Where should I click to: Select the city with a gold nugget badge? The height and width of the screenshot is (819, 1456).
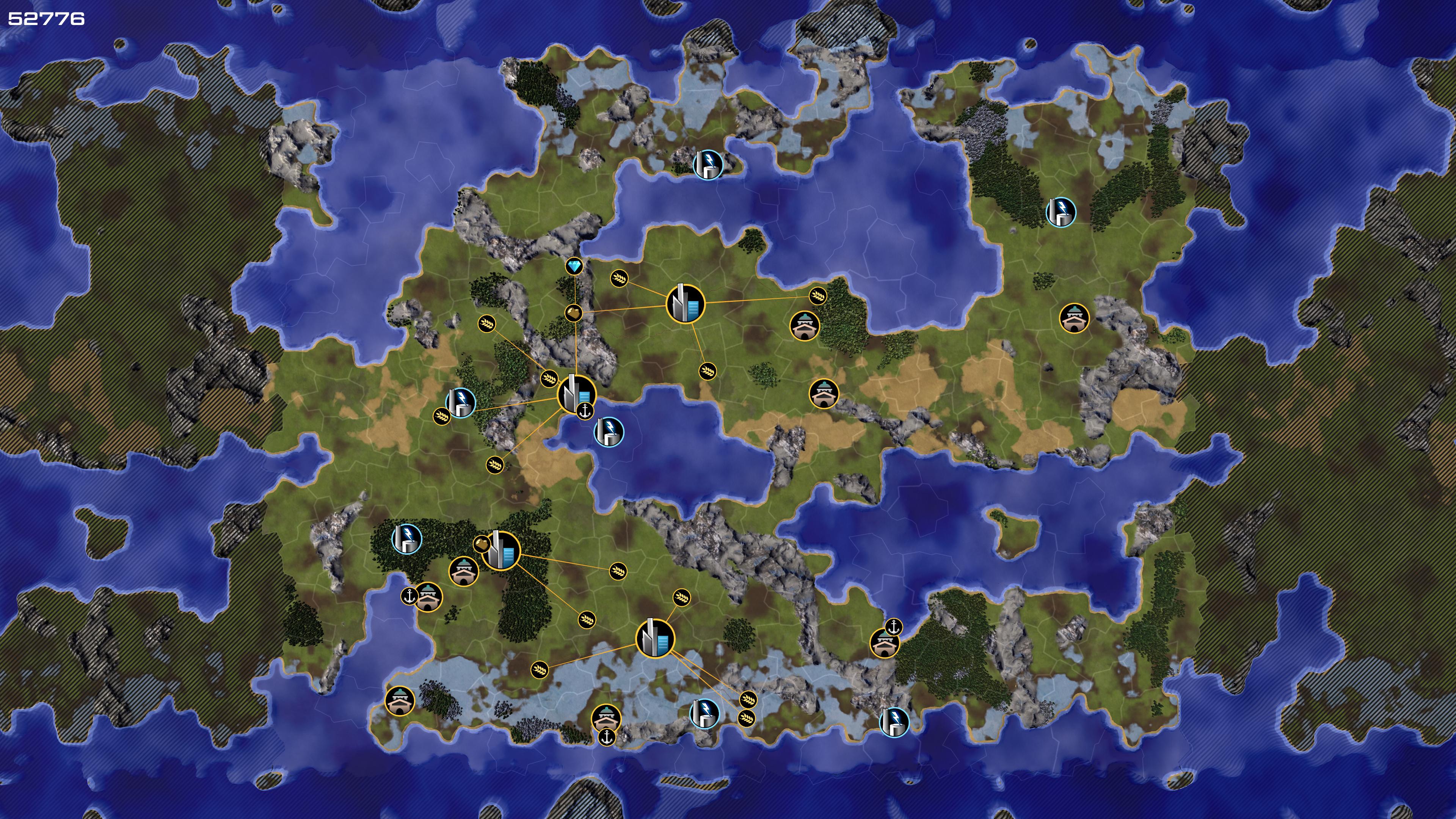501,550
